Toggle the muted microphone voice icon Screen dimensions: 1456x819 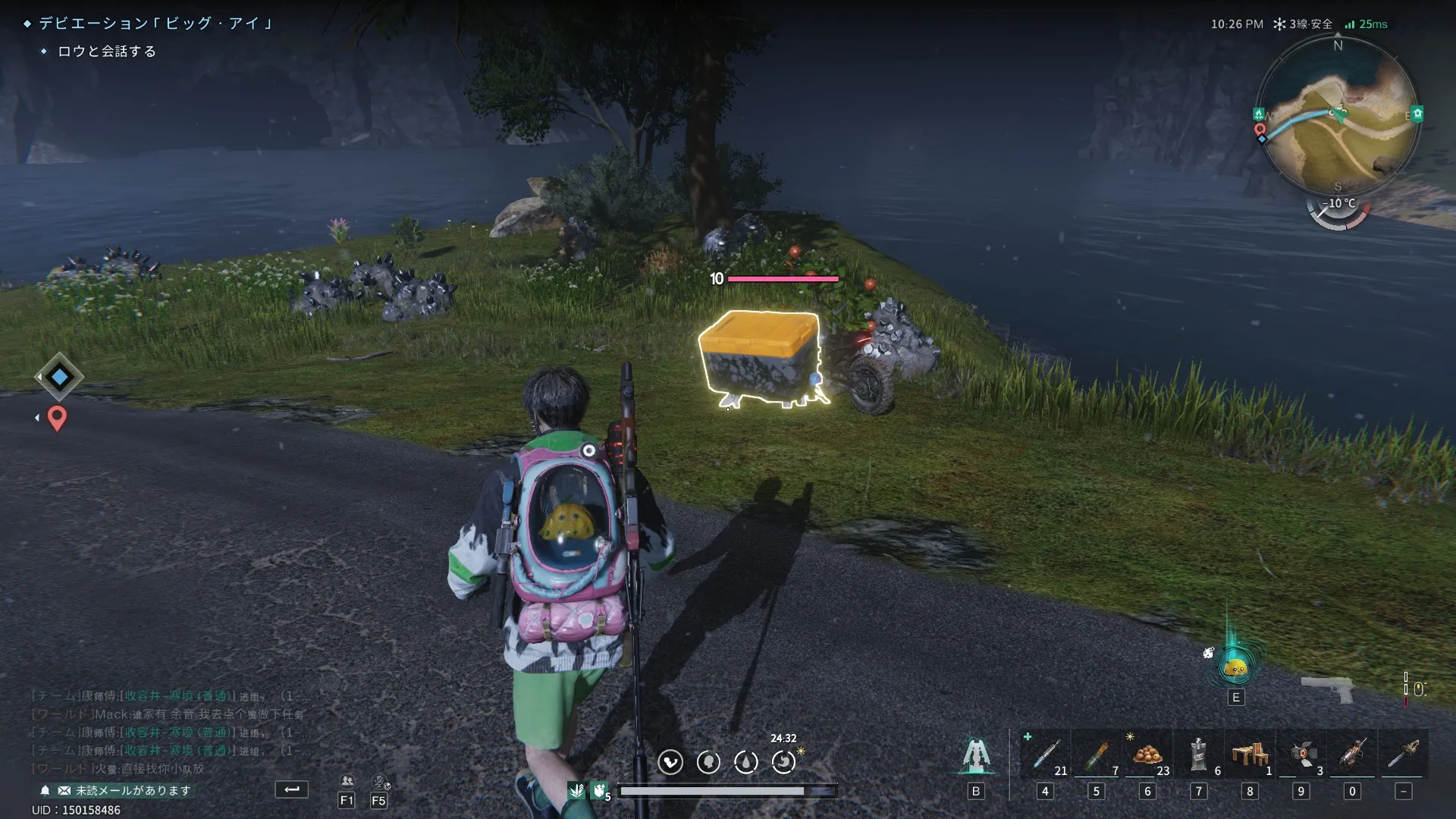[x=379, y=781]
